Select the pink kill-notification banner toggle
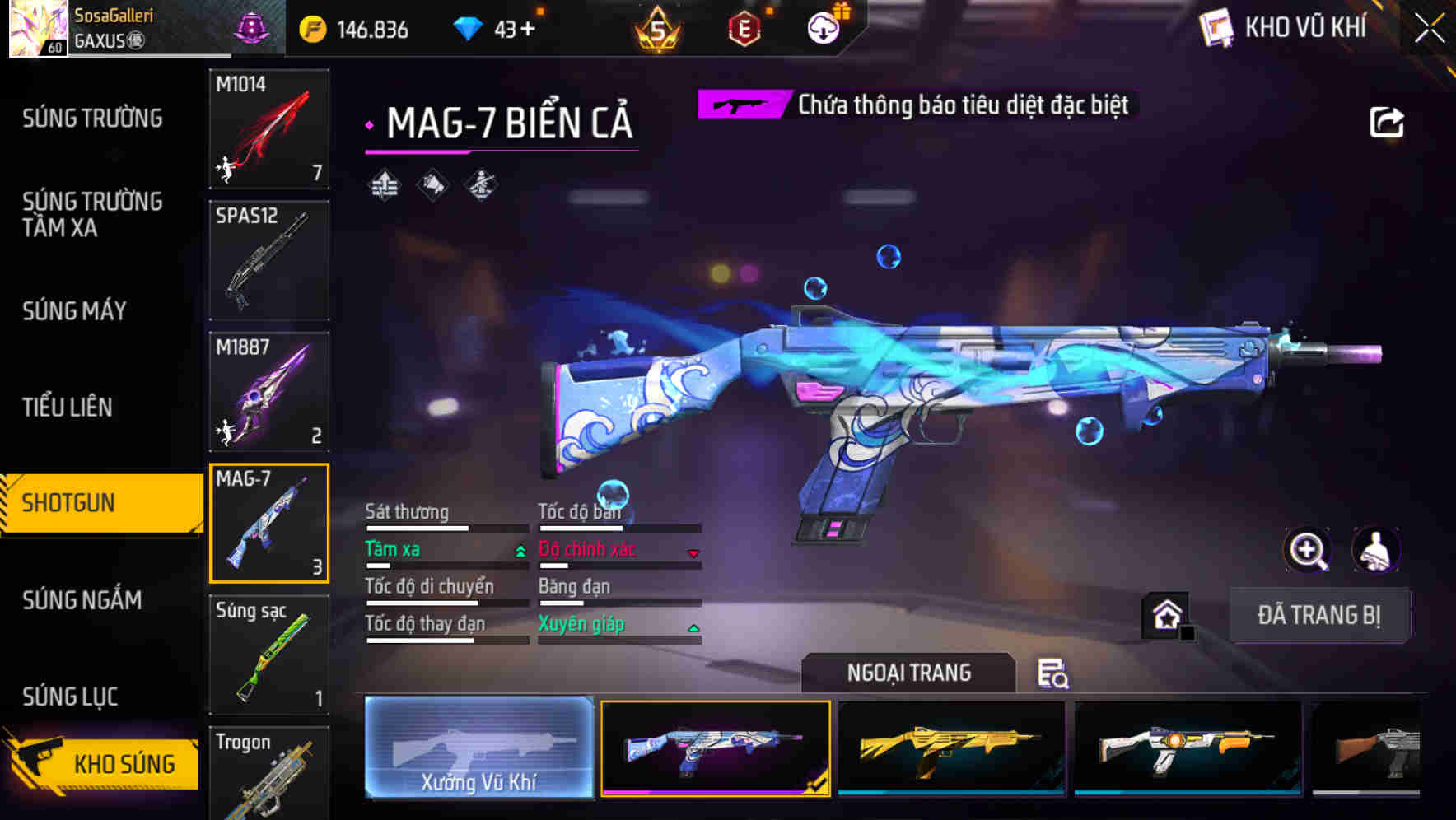Screen dimensions: 1456x820 pos(744,105)
